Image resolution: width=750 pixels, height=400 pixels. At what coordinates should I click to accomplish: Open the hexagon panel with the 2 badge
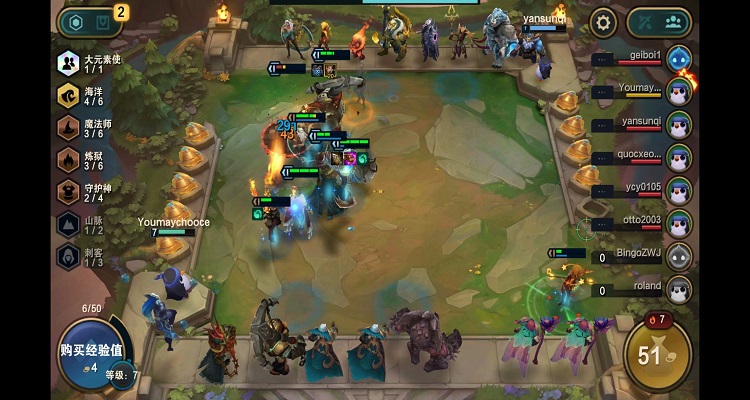click(91, 22)
